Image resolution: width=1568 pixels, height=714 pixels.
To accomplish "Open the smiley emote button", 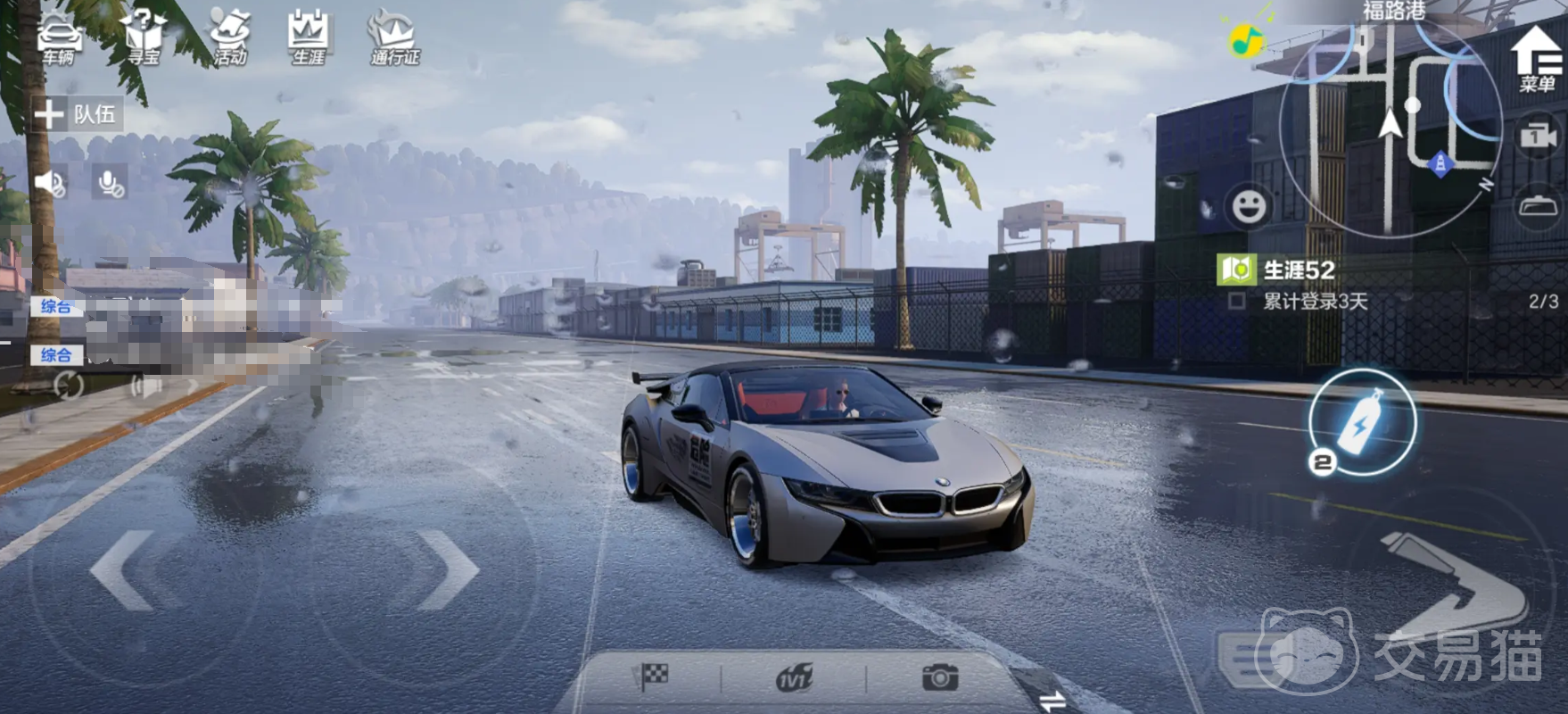I will point(1249,207).
